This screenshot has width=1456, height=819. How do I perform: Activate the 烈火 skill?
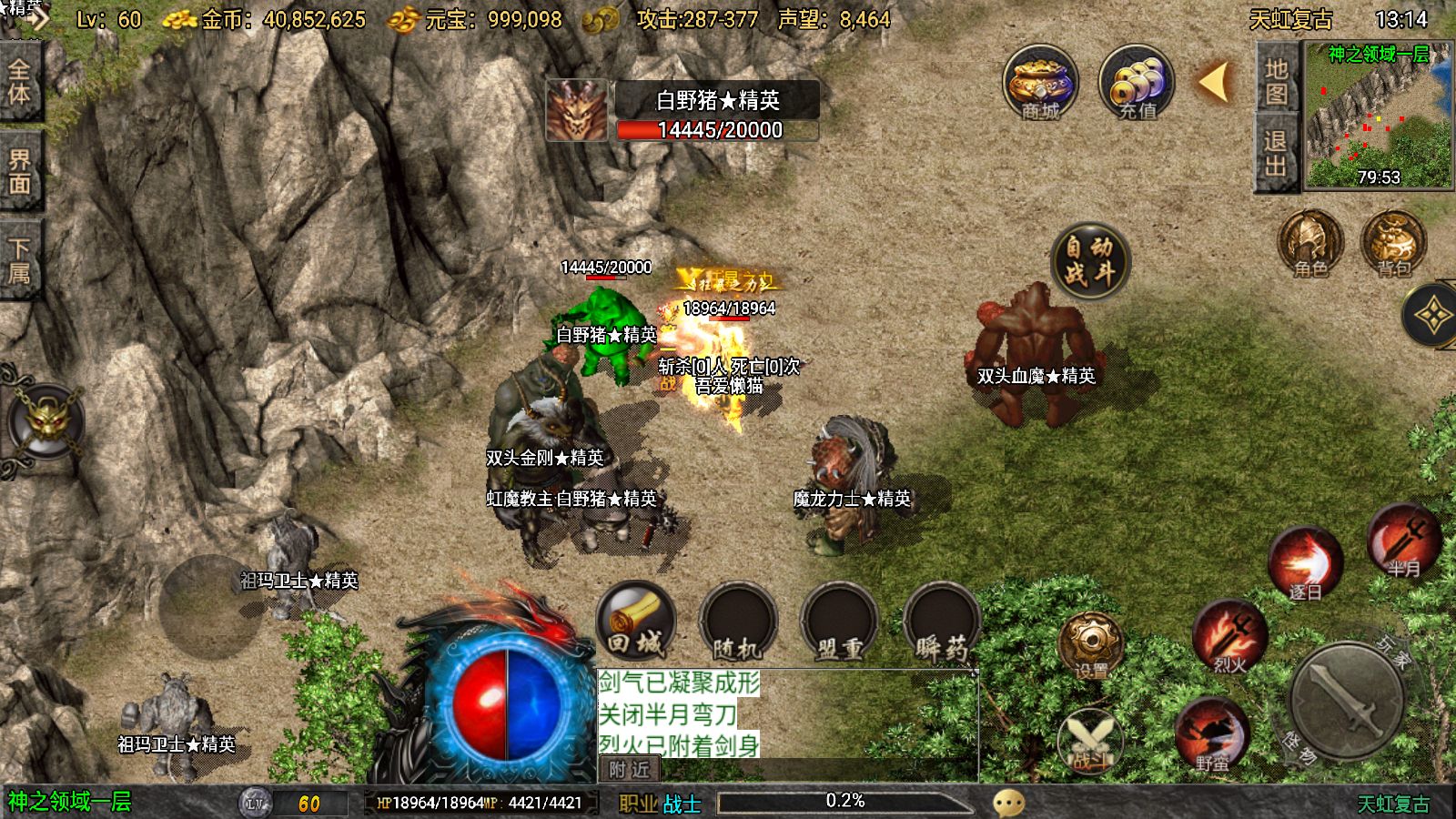[x=1229, y=637]
